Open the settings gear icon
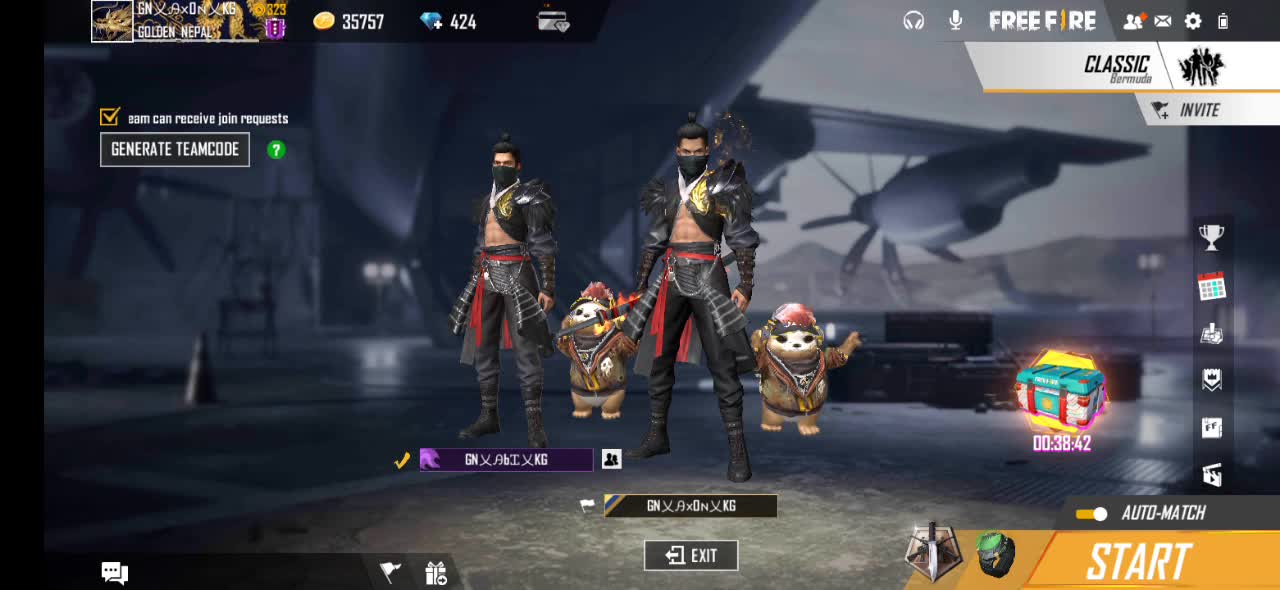The width and height of the screenshot is (1280, 590). coord(1193,21)
